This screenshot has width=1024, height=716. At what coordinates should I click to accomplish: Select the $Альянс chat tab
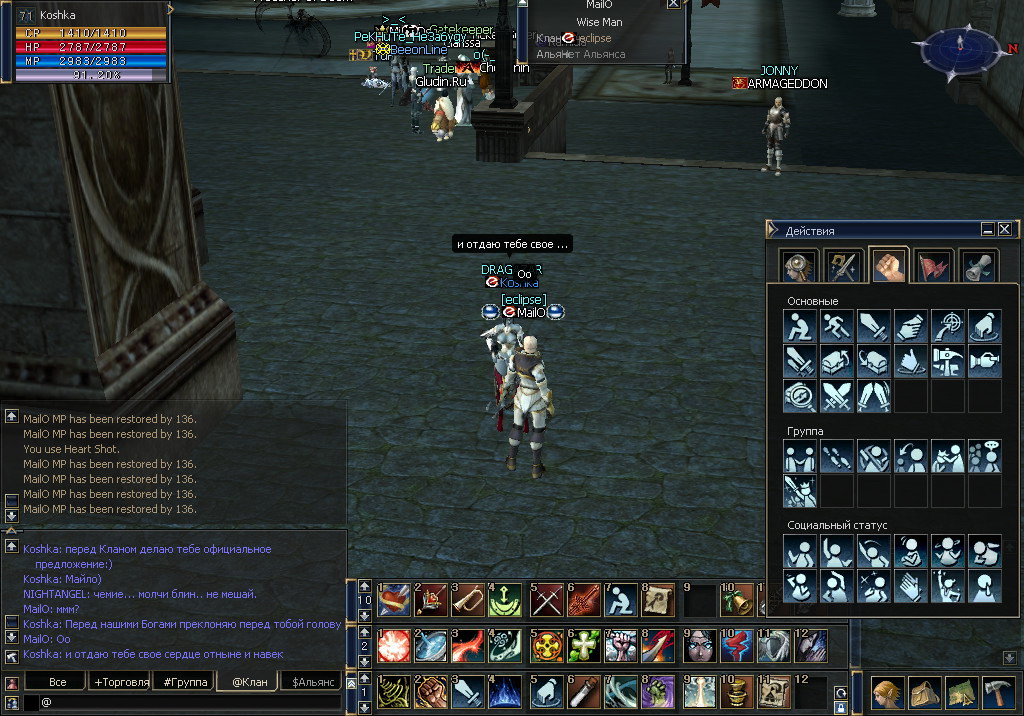point(311,682)
